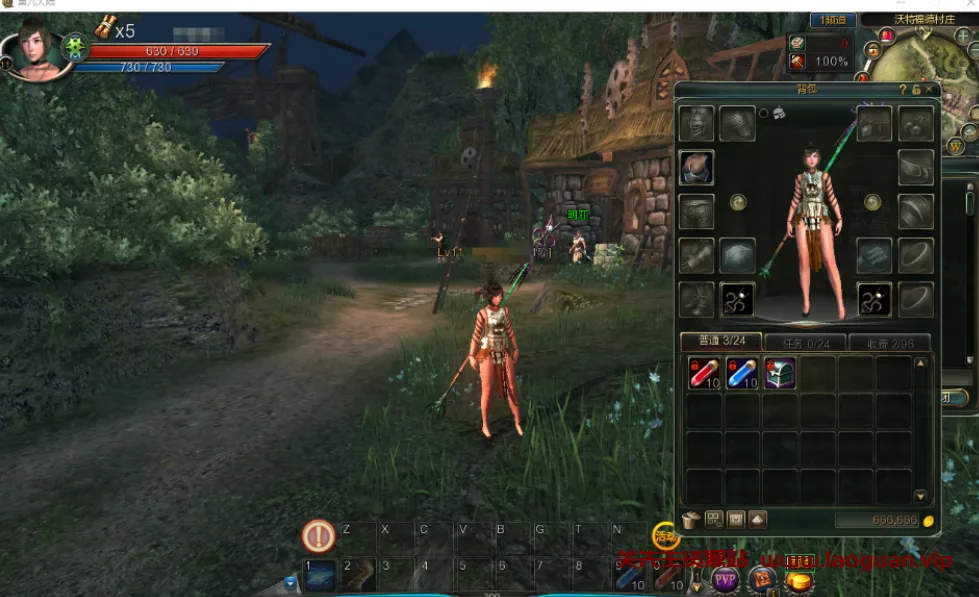The height and width of the screenshot is (597, 979).
Task: Switch to the 任务 0/24 bag tab
Action: 804,342
